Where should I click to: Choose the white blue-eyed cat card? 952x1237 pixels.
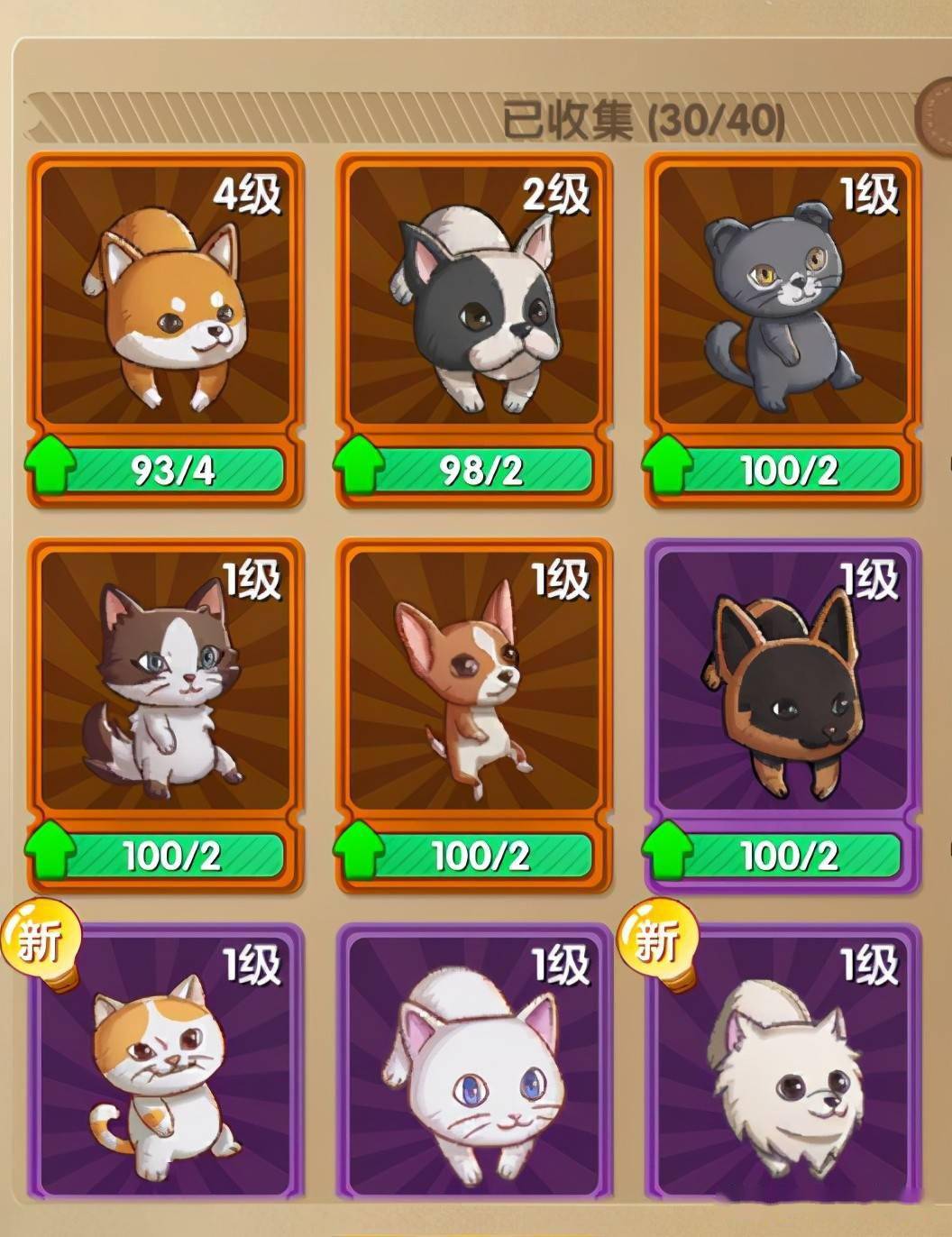point(475,1064)
